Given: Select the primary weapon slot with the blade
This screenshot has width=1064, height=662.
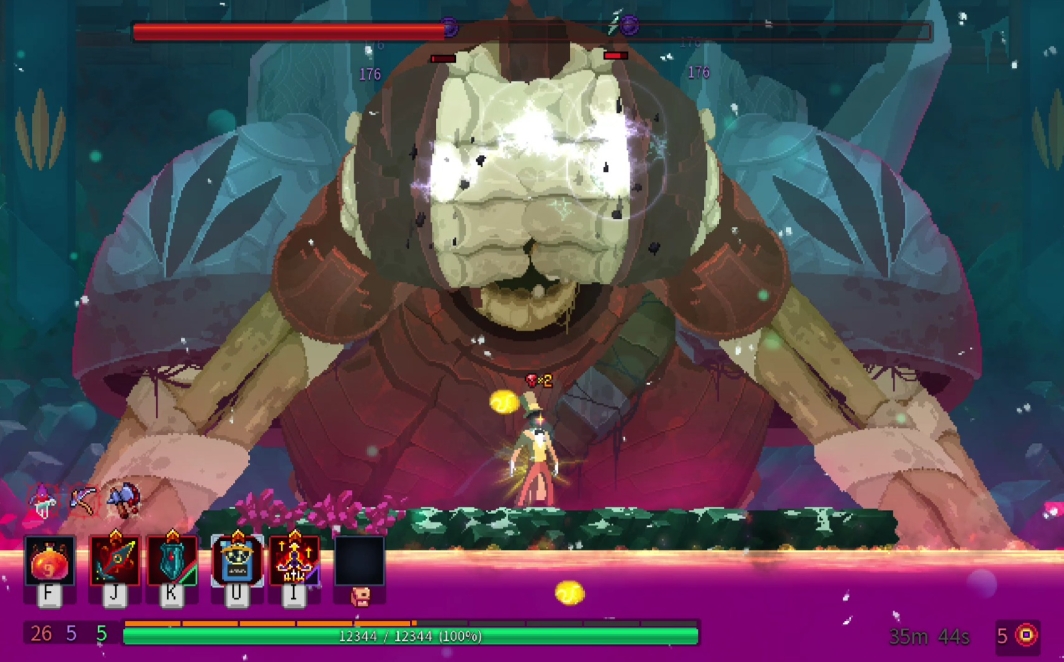Looking at the screenshot, I should pyautogui.click(x=114, y=561).
